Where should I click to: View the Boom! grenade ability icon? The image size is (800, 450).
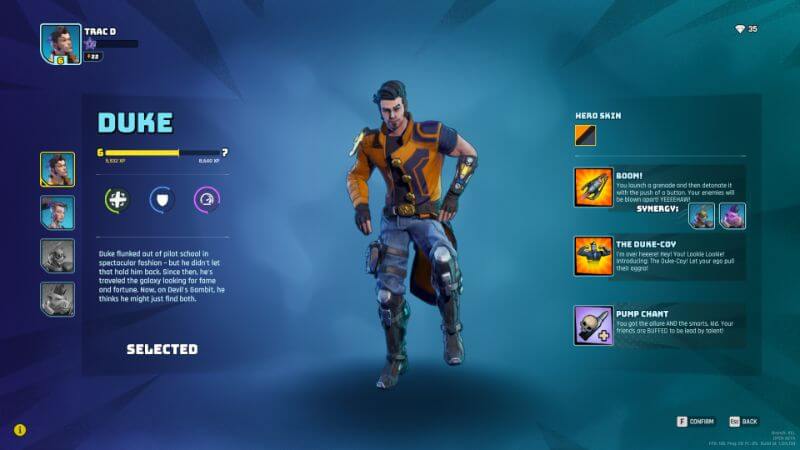point(593,188)
